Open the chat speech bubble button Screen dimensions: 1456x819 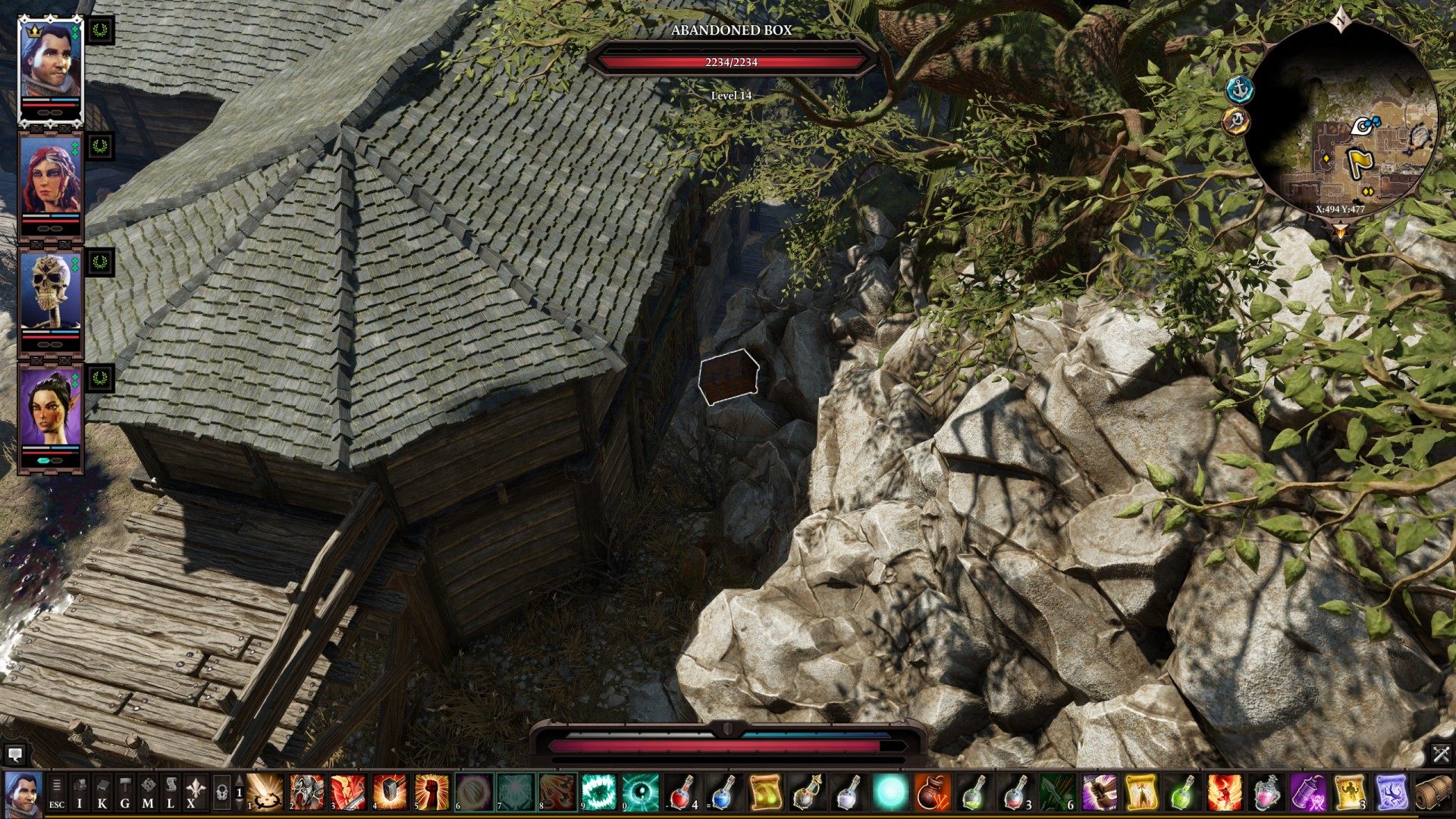tap(14, 754)
